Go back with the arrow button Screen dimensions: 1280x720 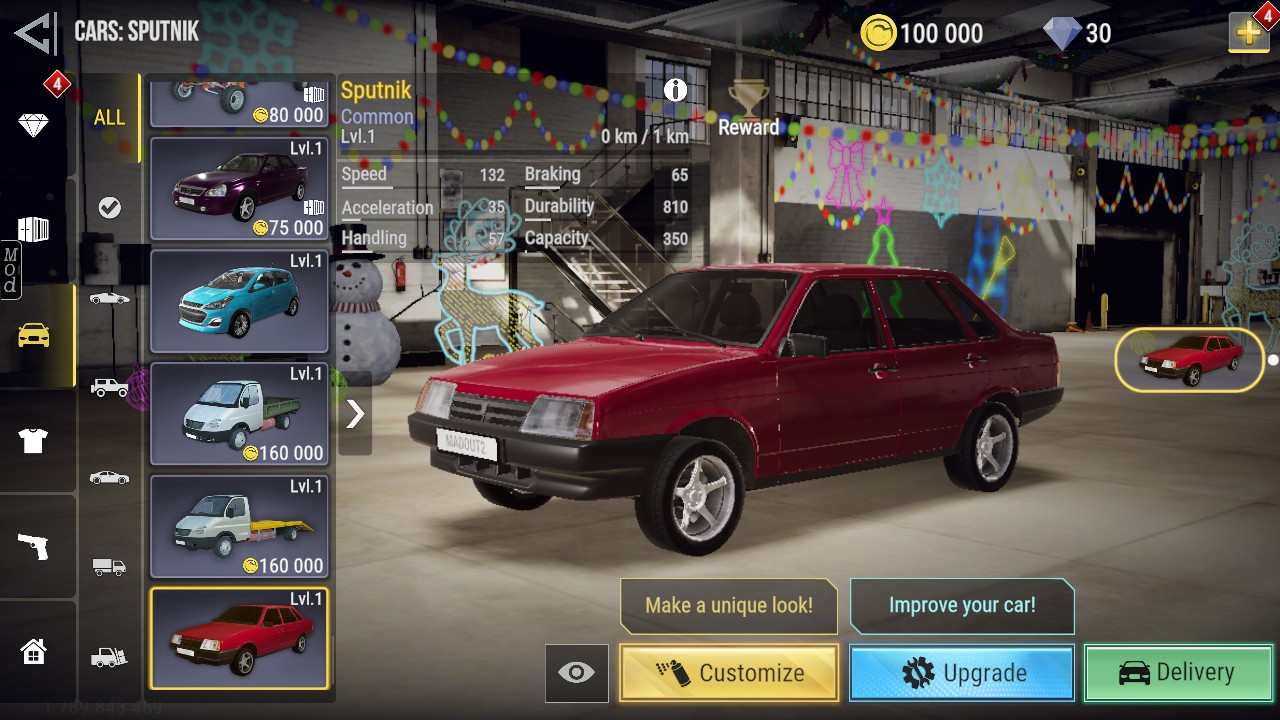[x=36, y=33]
